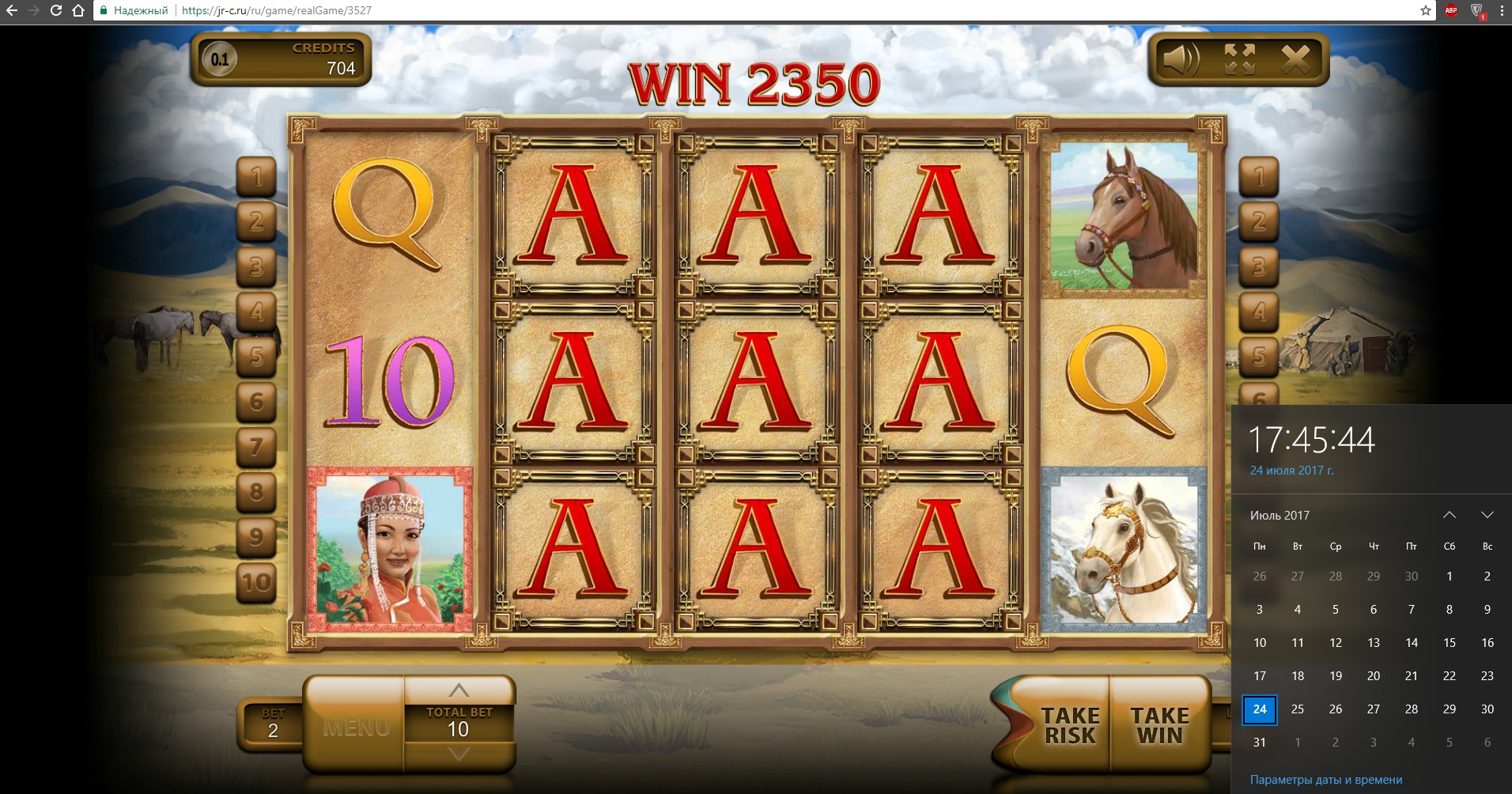Click the TAKE RISK button
This screenshot has width=1512, height=794.
pos(1069,725)
